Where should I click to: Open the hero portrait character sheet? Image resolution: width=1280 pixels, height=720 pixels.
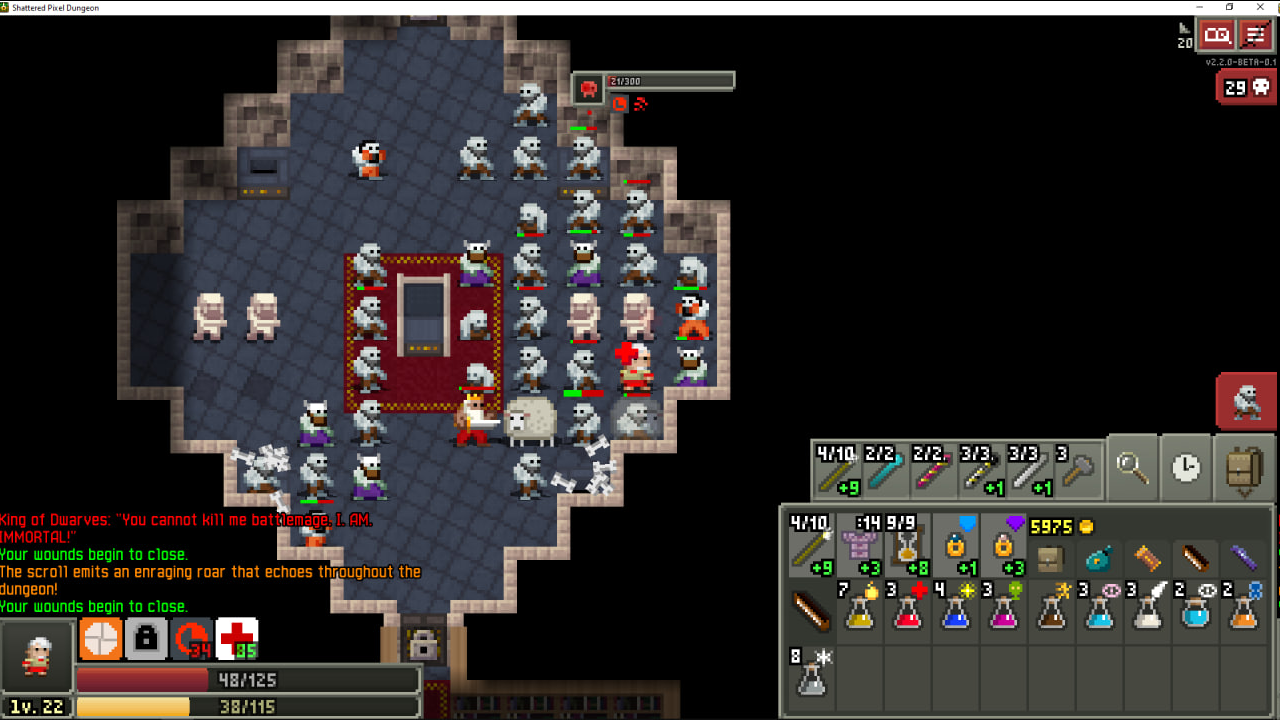click(x=37, y=655)
